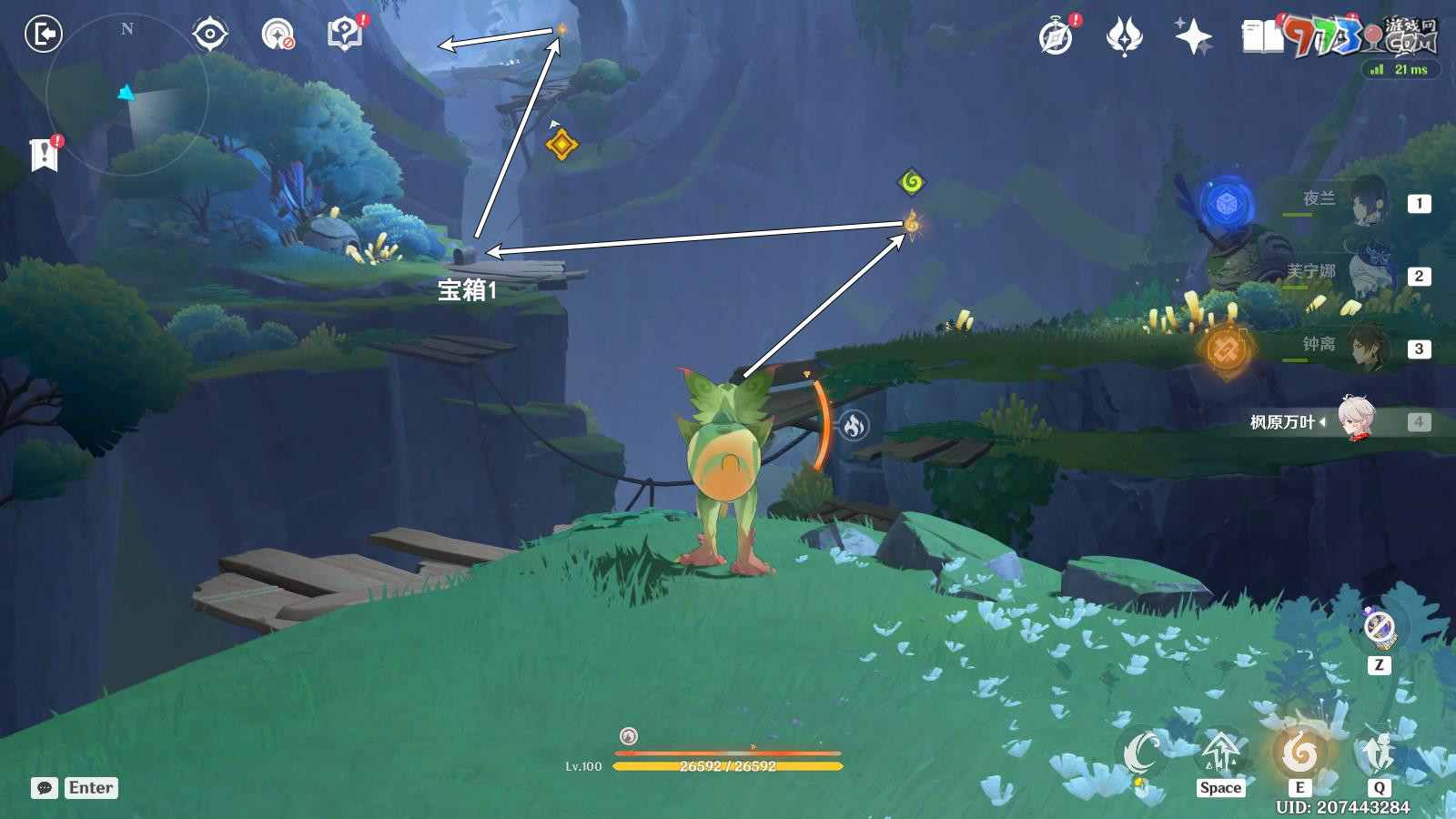Click the crossed-out radar icon
1456x819 pixels.
(278, 35)
